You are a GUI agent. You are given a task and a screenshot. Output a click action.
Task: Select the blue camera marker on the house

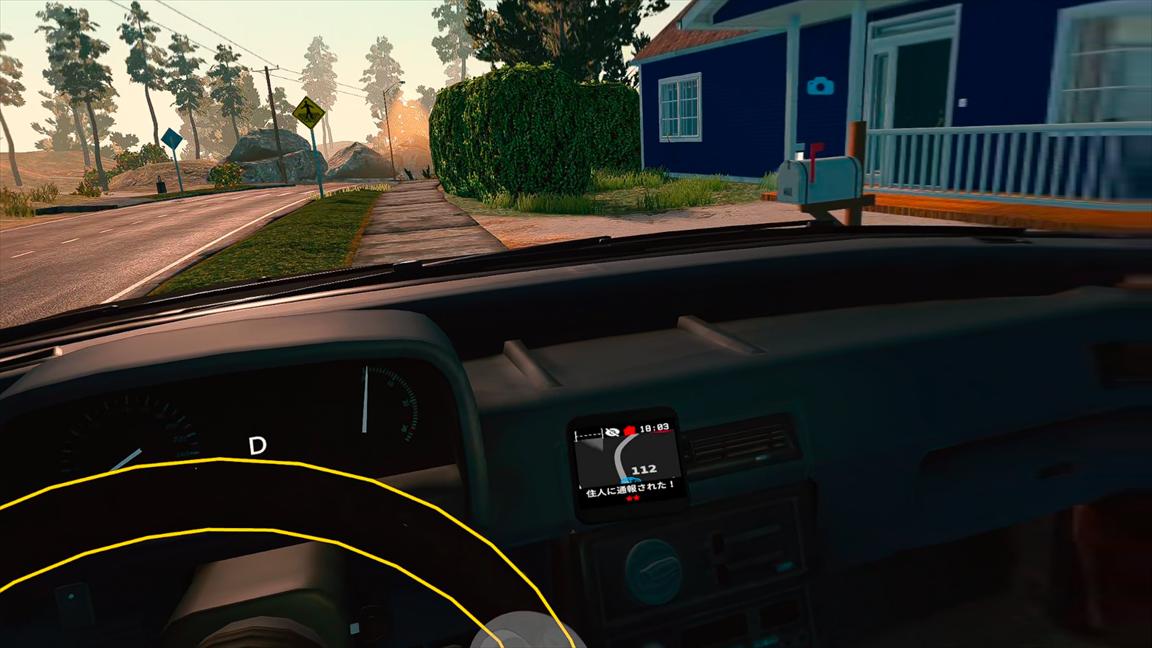820,86
